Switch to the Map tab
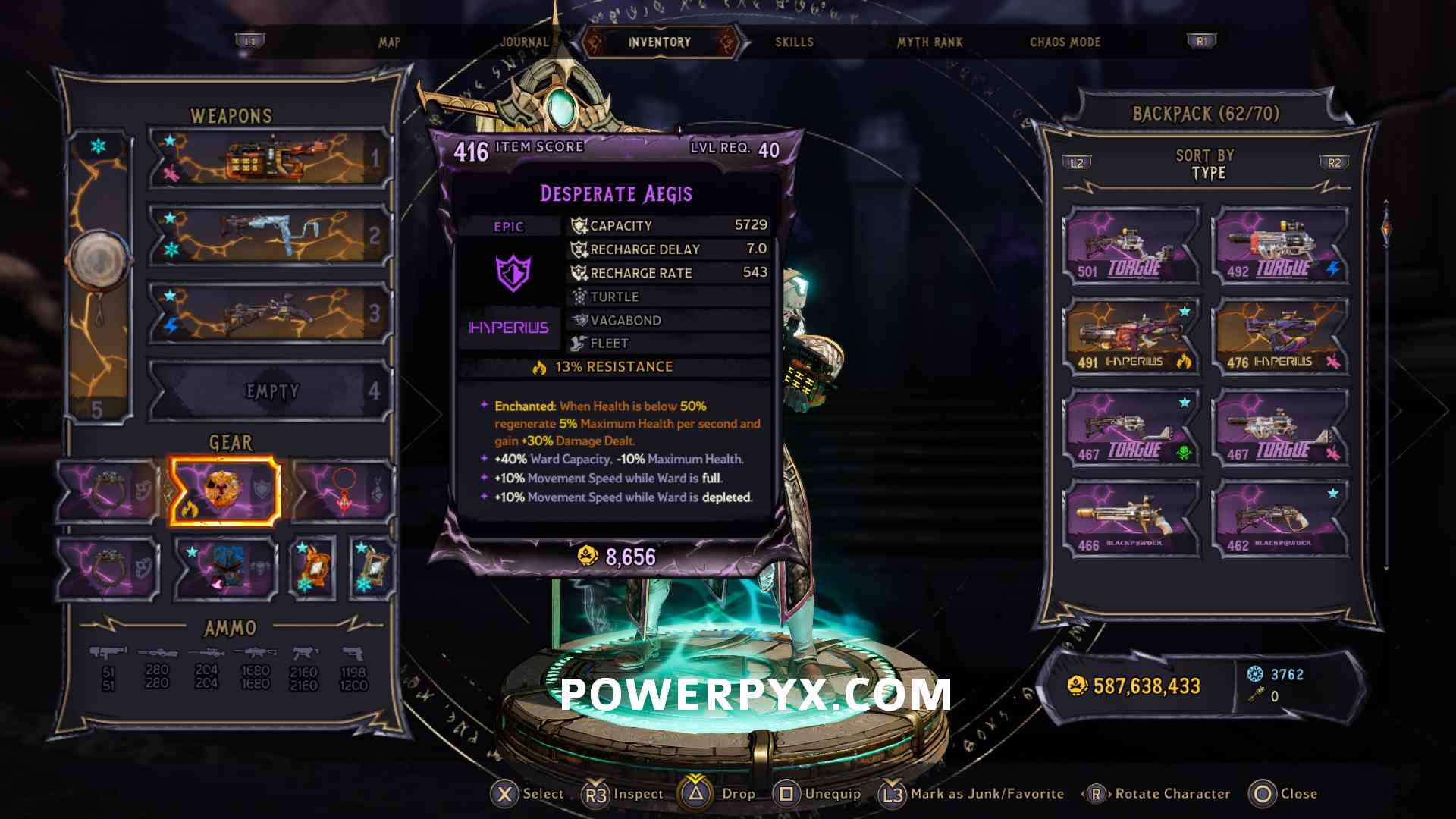The height and width of the screenshot is (819, 1456). (389, 42)
